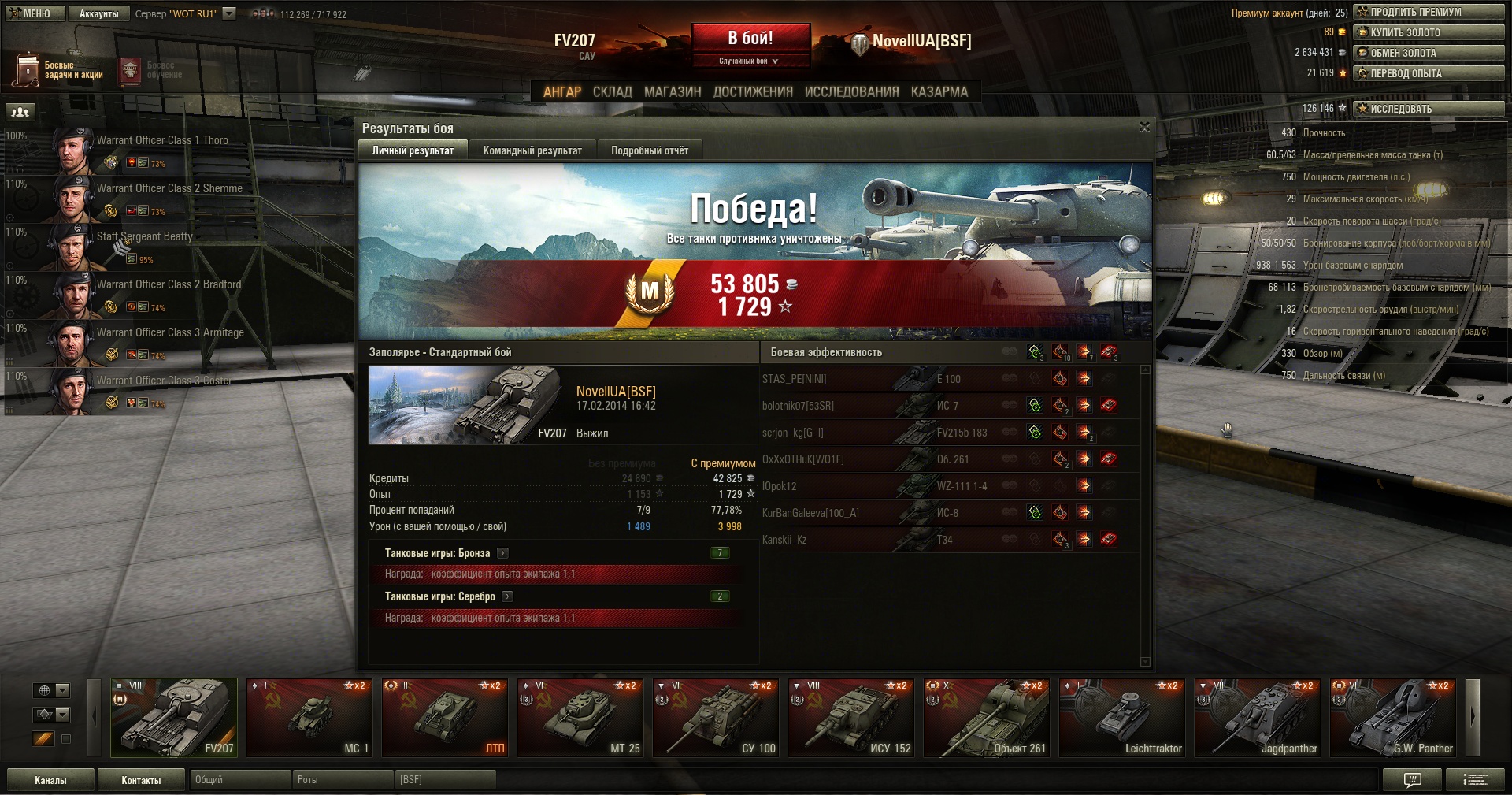Viewport: 1512px width, 795px height.
Task: Click the КУПИТЬ ЗОЛОТО button
Action: [x=1429, y=32]
